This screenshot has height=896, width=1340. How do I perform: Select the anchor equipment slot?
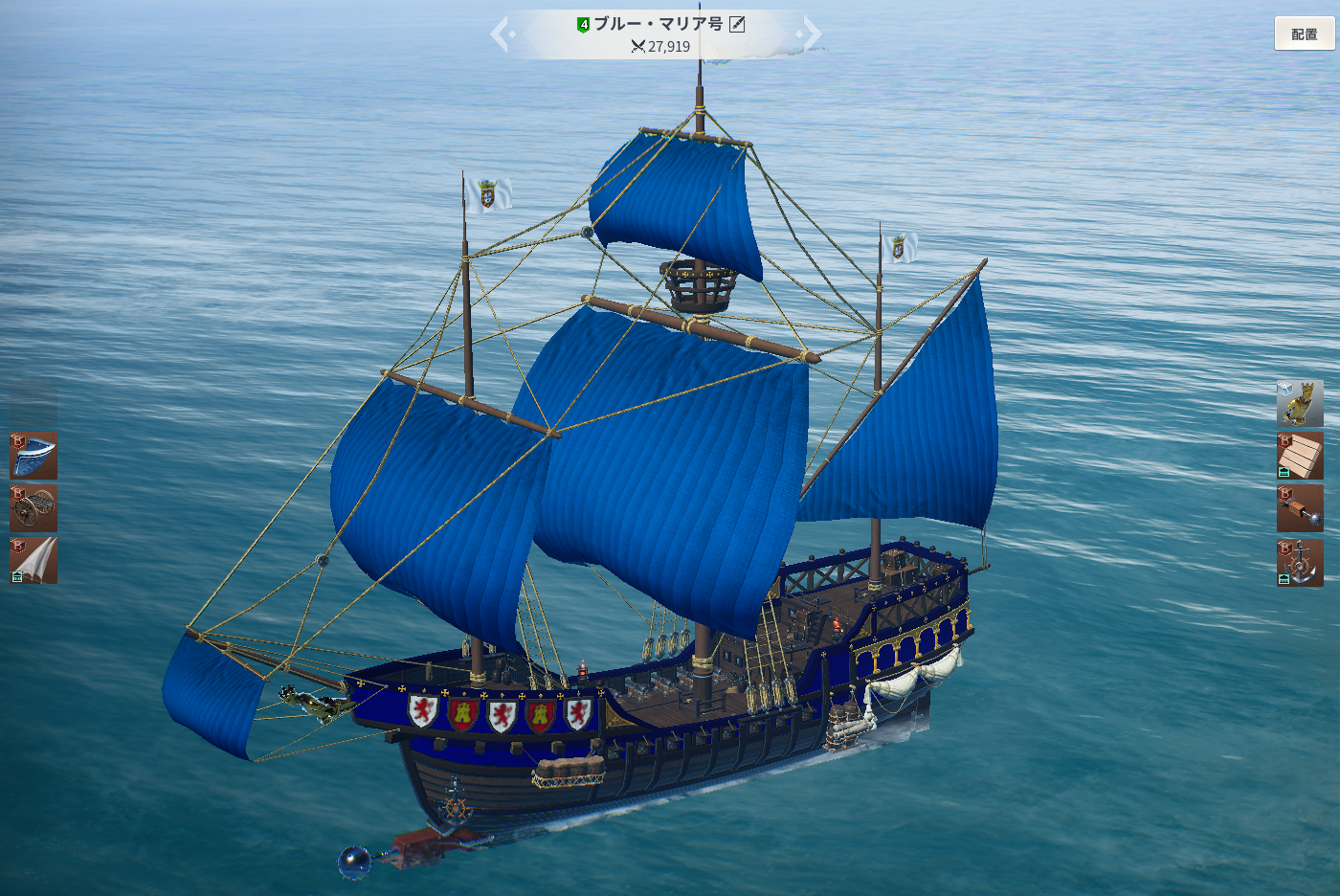[x=1300, y=562]
